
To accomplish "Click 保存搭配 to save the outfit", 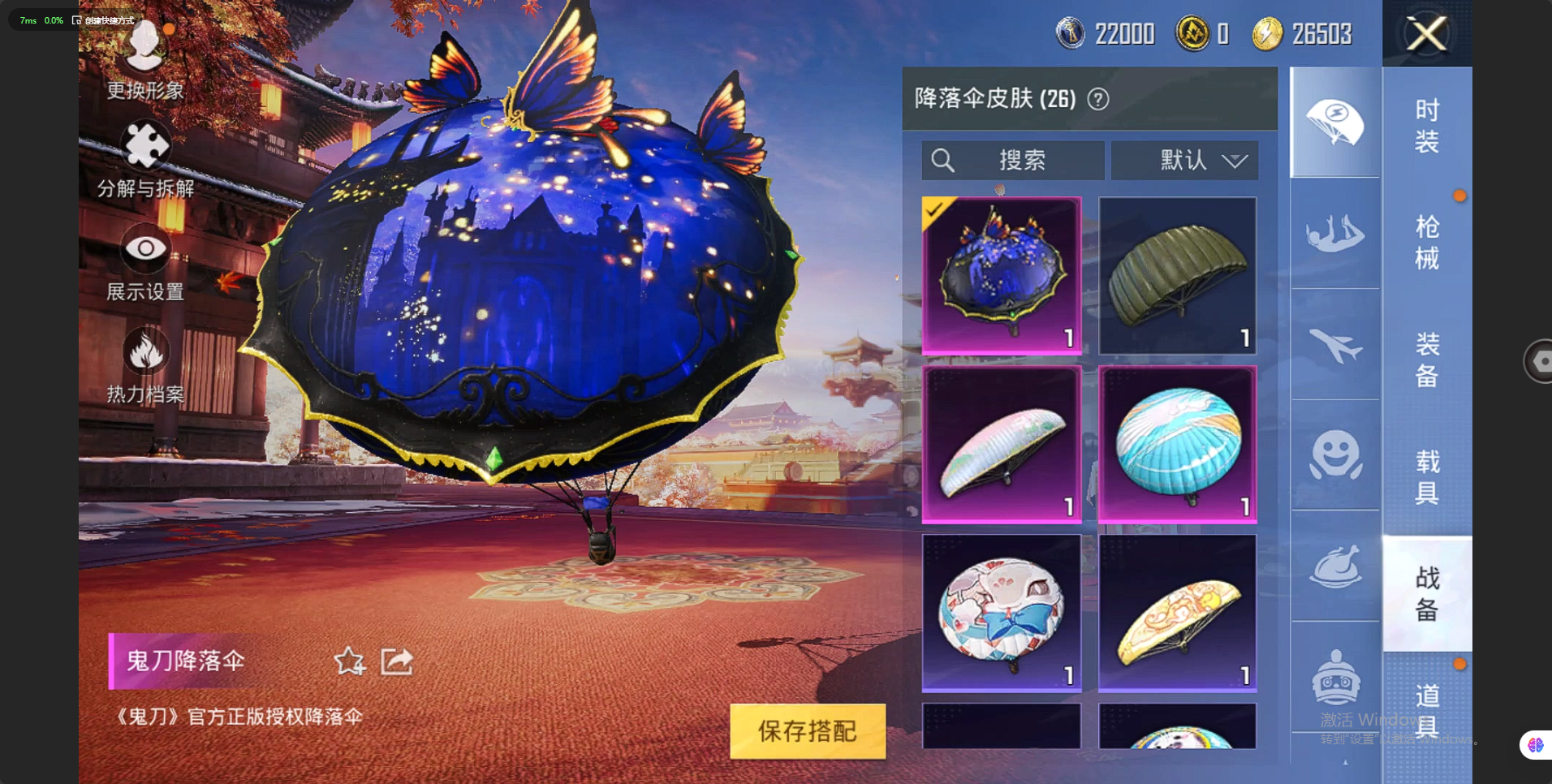I will [x=807, y=730].
